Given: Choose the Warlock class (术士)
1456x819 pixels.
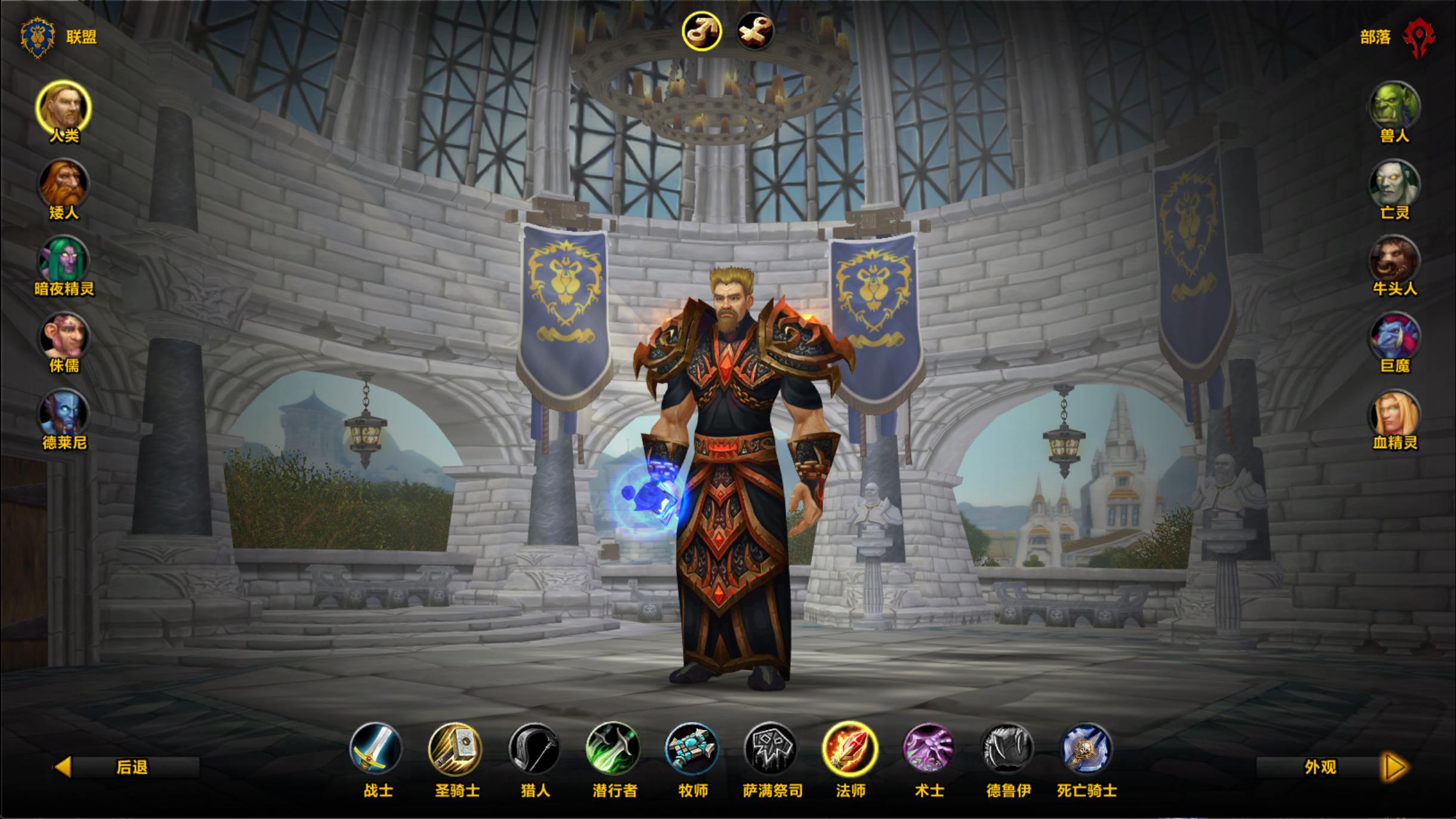Looking at the screenshot, I should click(929, 749).
